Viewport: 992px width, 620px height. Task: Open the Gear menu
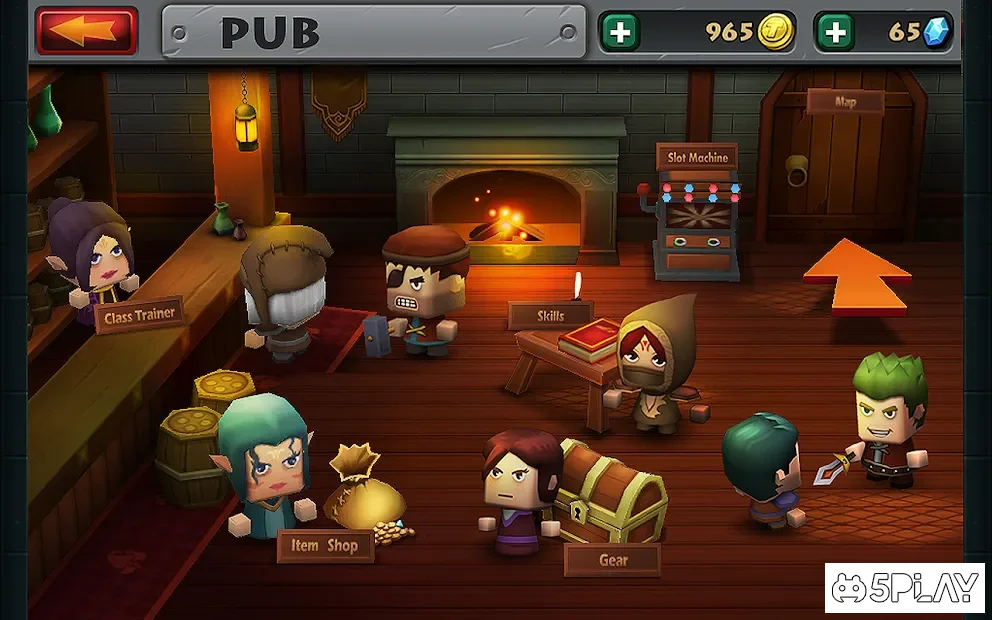coord(612,560)
